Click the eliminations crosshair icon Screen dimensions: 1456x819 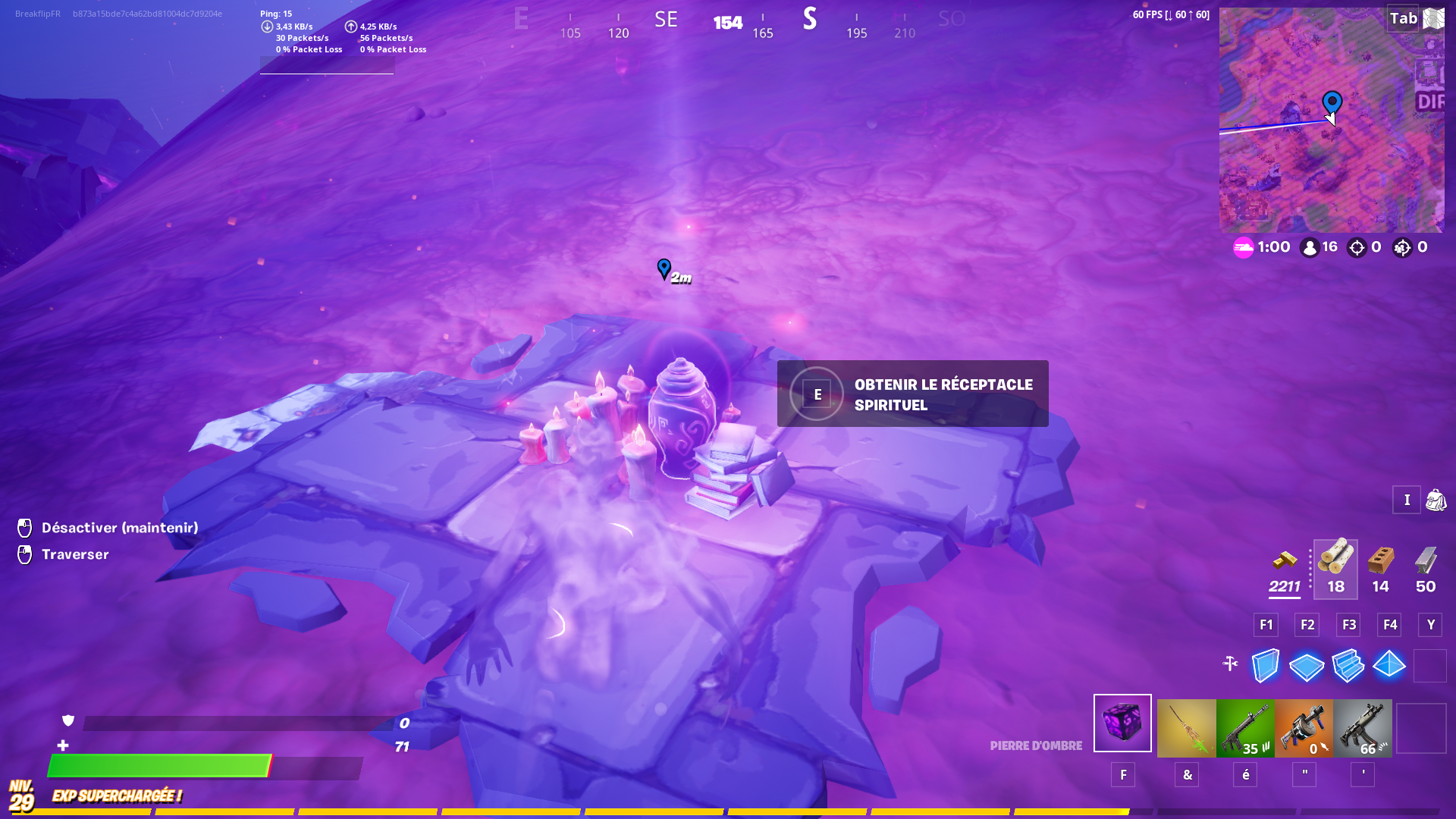(x=1357, y=246)
